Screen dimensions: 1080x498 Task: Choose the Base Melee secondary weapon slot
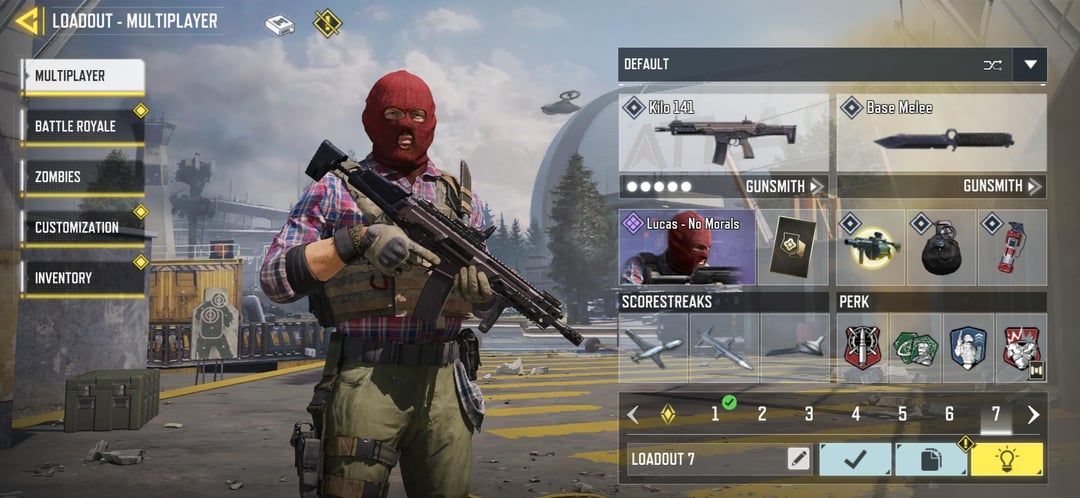(x=941, y=133)
